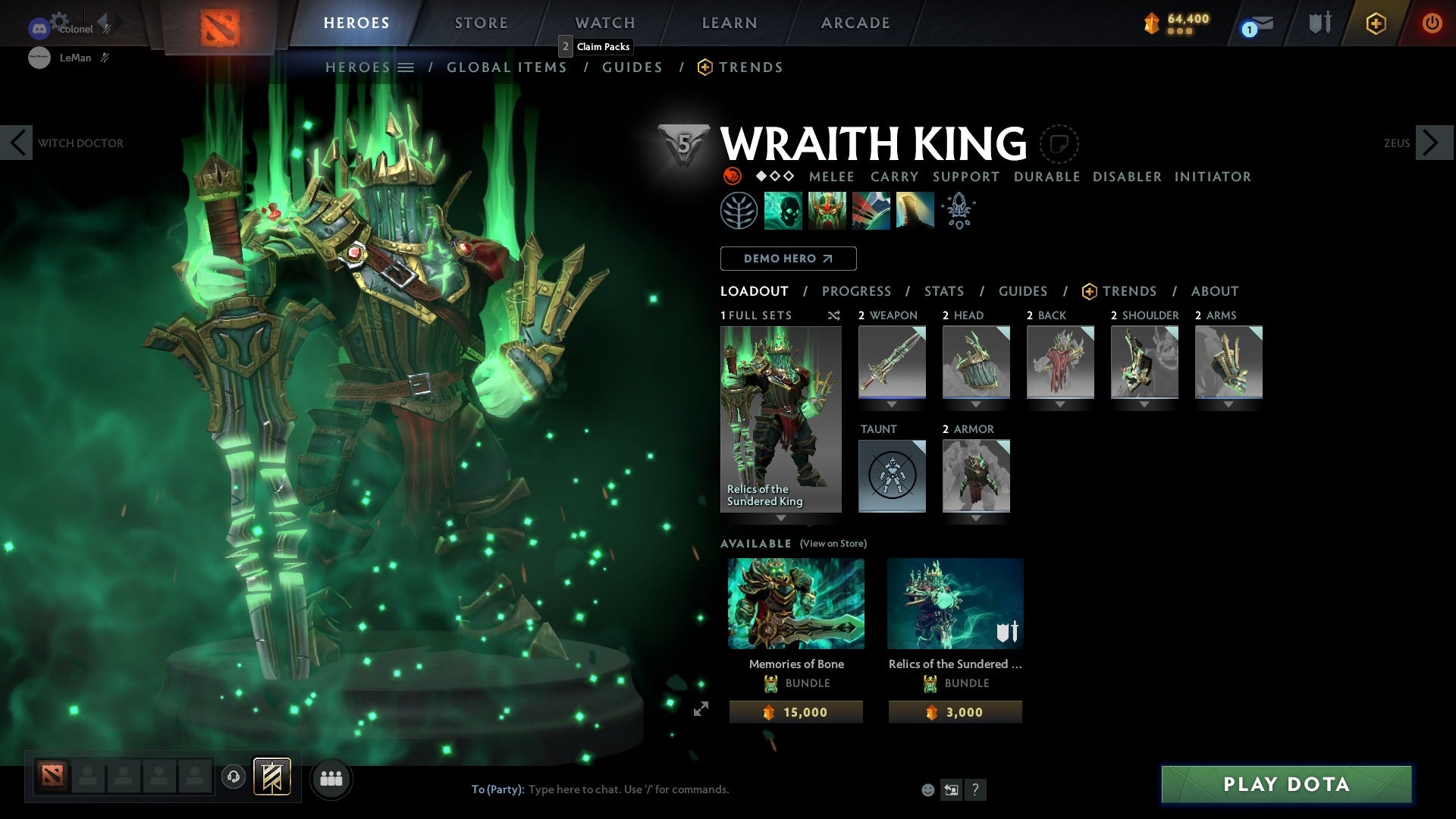
Task: Click the power button to exit Dota
Action: (x=1432, y=23)
